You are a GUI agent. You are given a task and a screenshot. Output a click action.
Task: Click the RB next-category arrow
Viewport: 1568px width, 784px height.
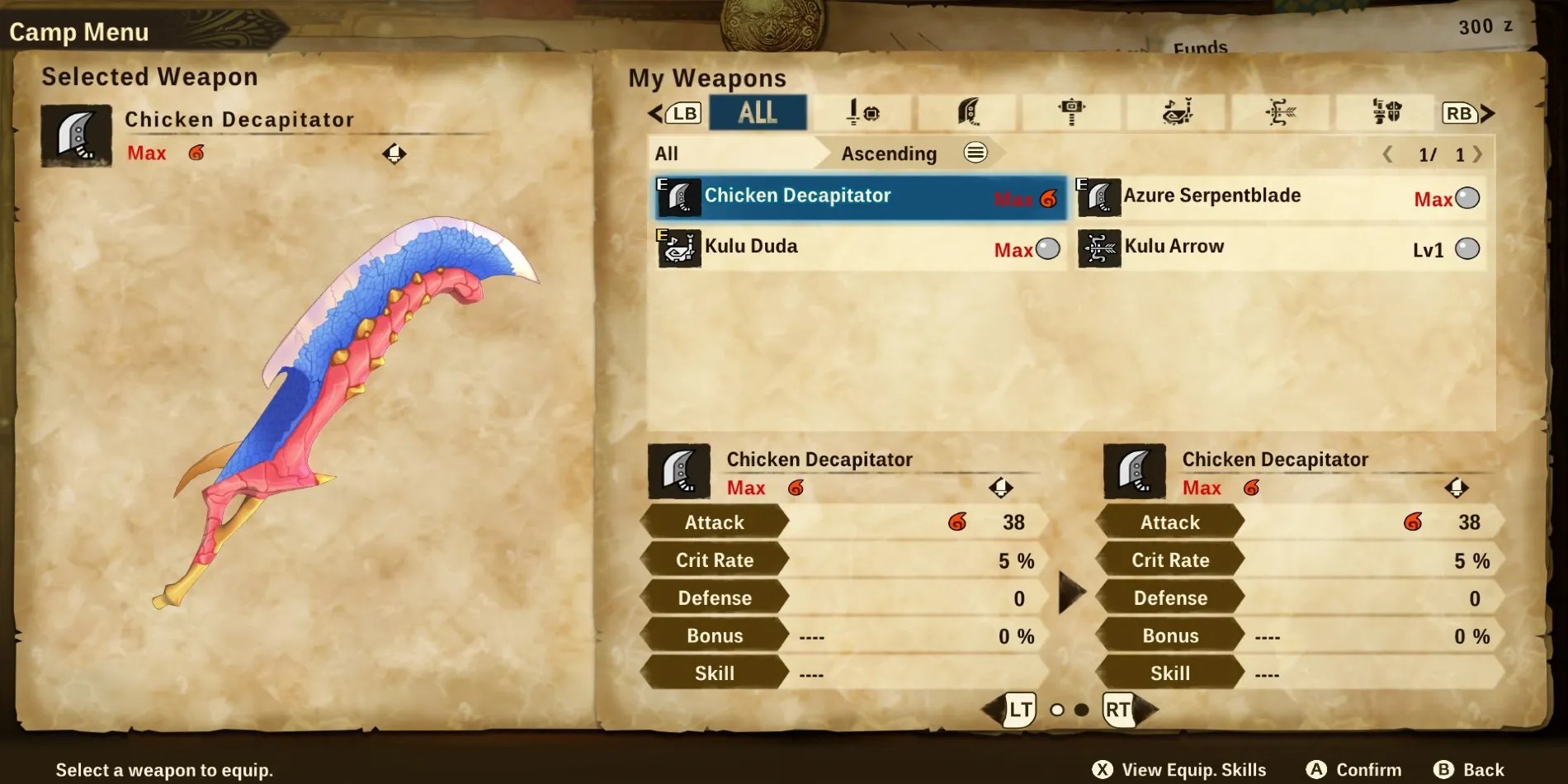[x=1458, y=113]
